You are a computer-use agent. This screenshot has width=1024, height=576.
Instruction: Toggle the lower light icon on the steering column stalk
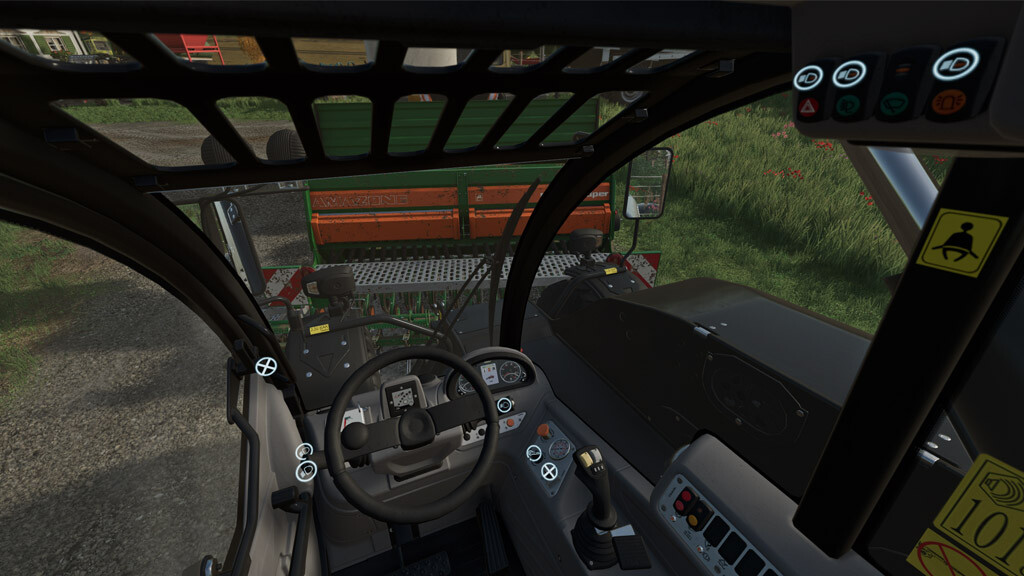(307, 470)
